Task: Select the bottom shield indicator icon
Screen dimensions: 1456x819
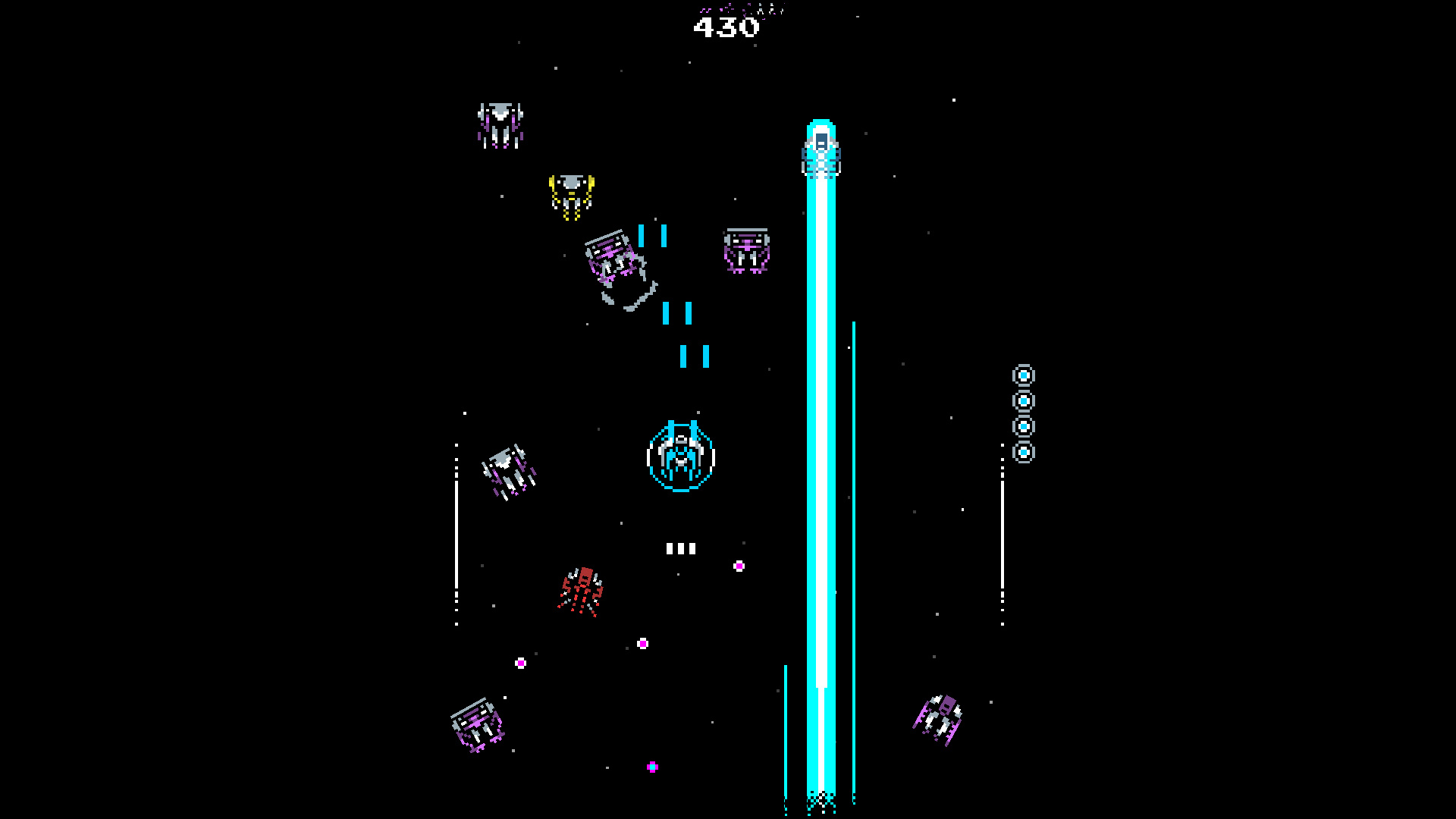Action: pyautogui.click(x=1025, y=453)
